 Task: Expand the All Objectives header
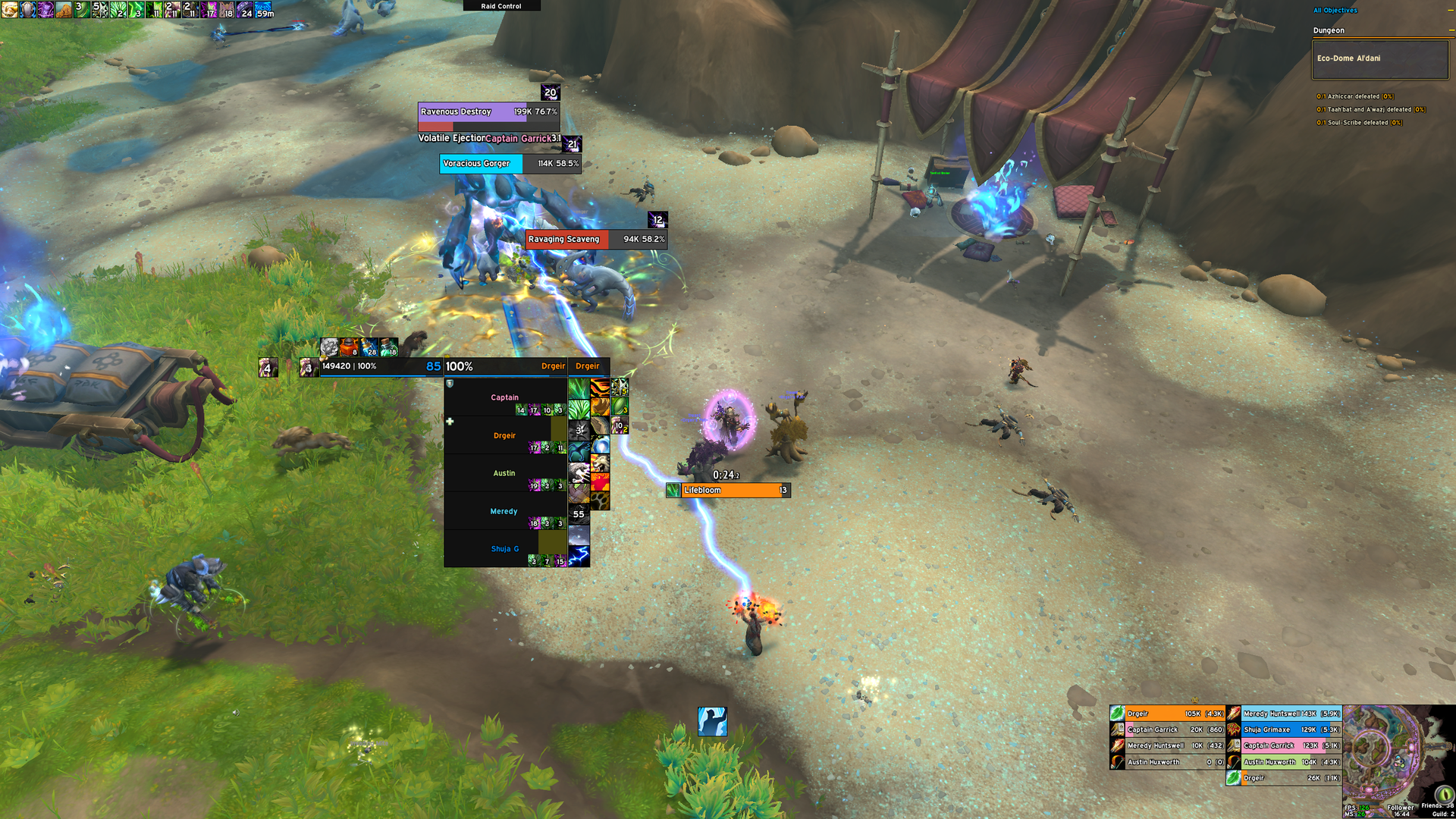click(1335, 11)
